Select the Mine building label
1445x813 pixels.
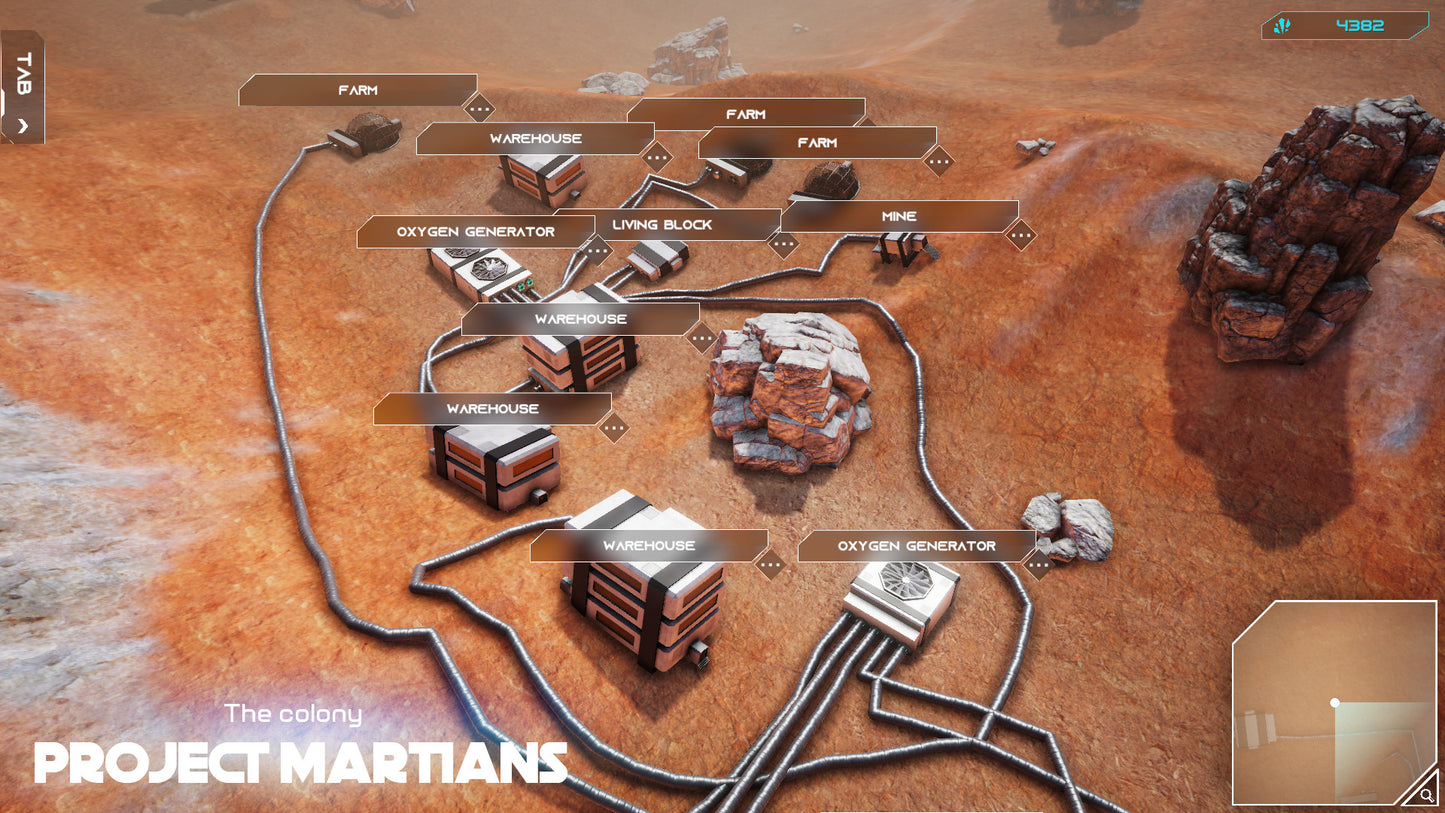pyautogui.click(x=898, y=217)
